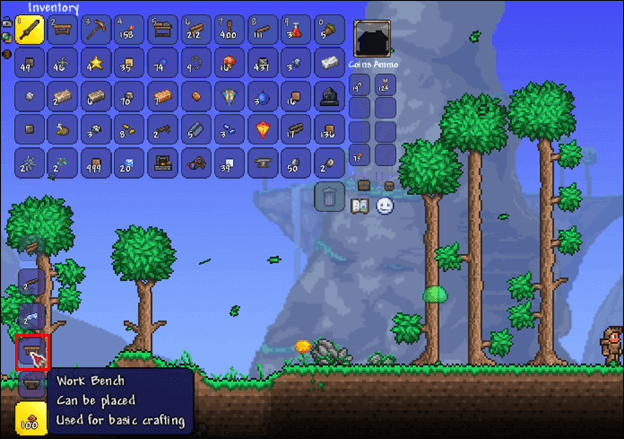Viewport: 624px width, 439px height.
Task: Open the emote face icon
Action: [387, 206]
